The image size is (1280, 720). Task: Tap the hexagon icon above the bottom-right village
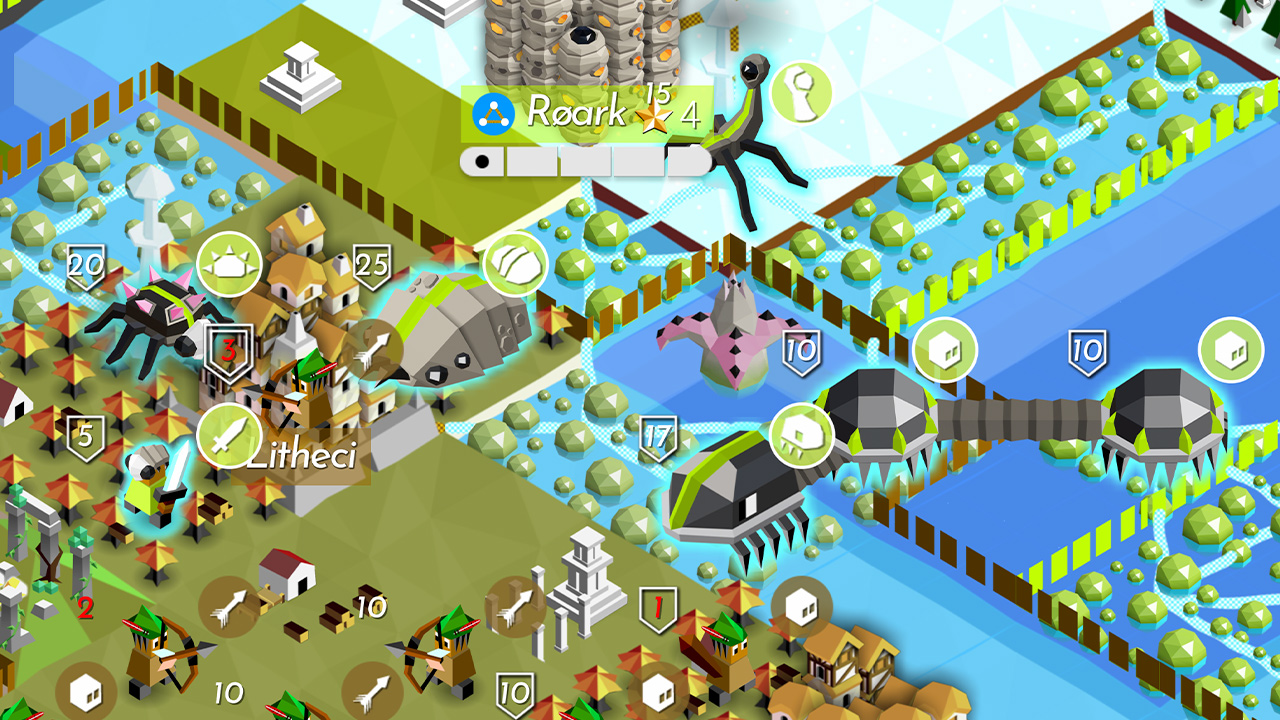tap(800, 605)
